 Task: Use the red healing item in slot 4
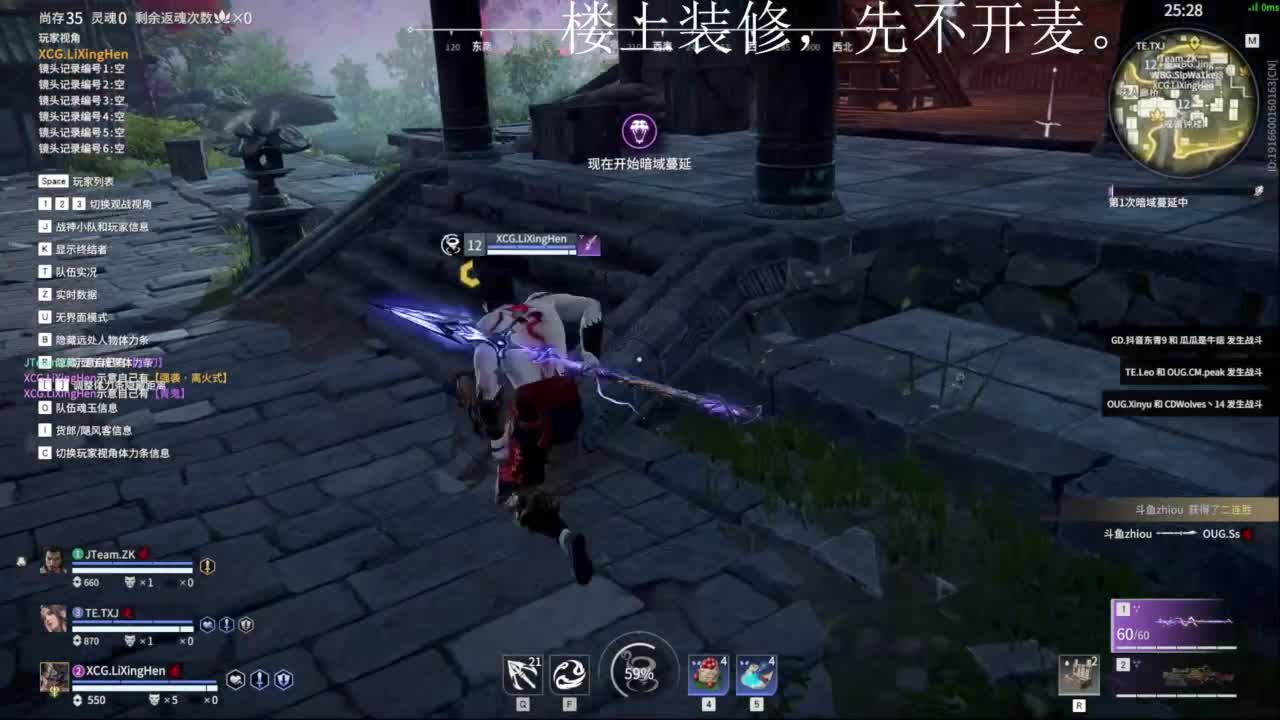pos(708,675)
